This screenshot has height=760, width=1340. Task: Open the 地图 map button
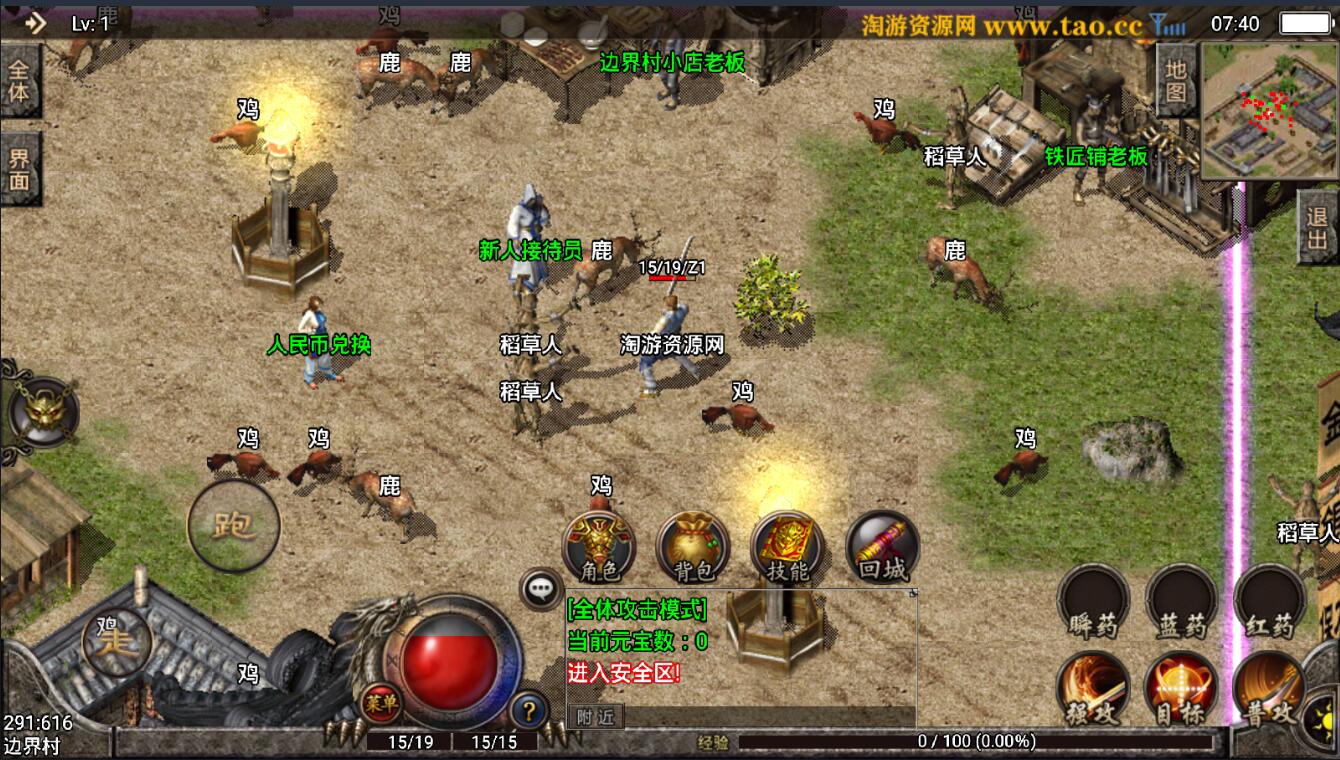[1176, 81]
